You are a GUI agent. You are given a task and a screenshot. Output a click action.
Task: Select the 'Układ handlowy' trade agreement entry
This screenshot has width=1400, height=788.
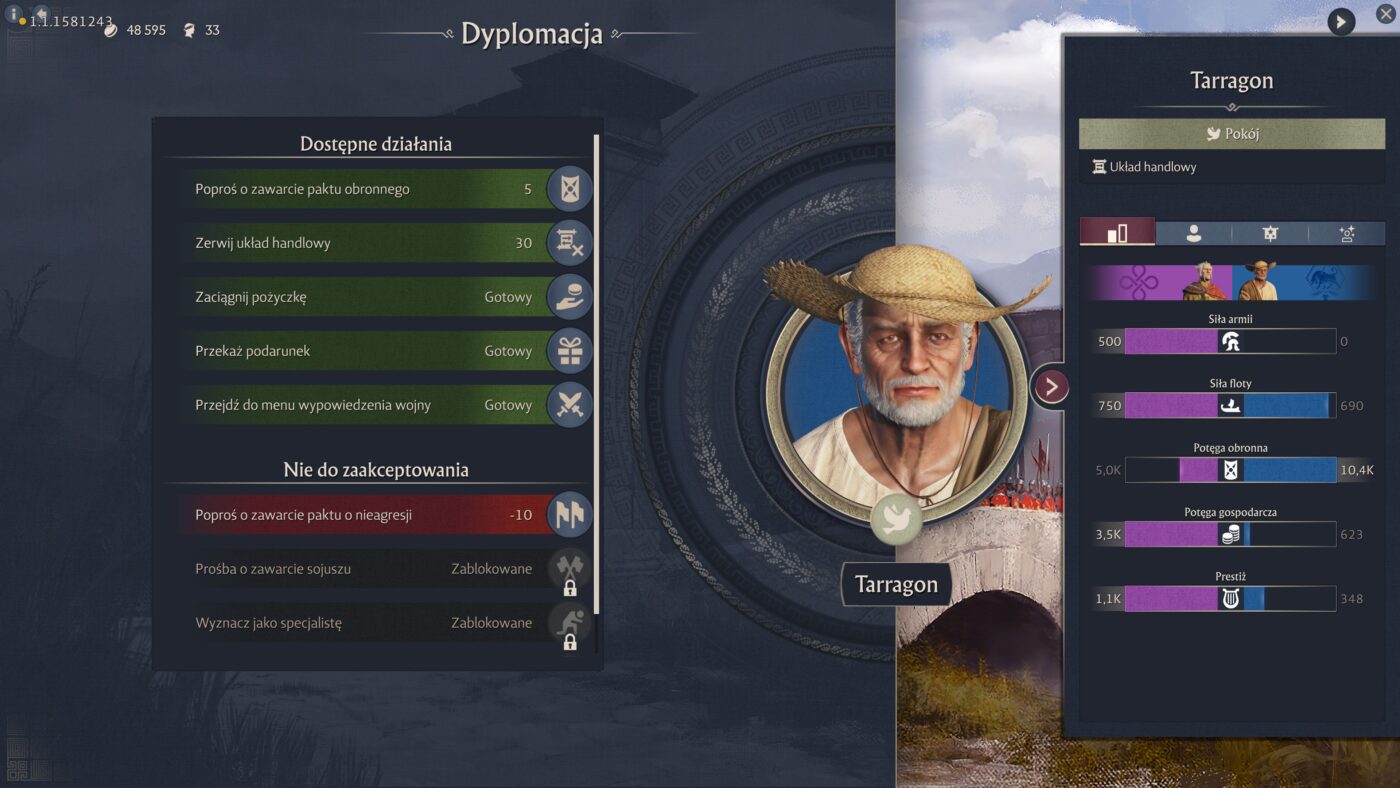pyautogui.click(x=1152, y=167)
